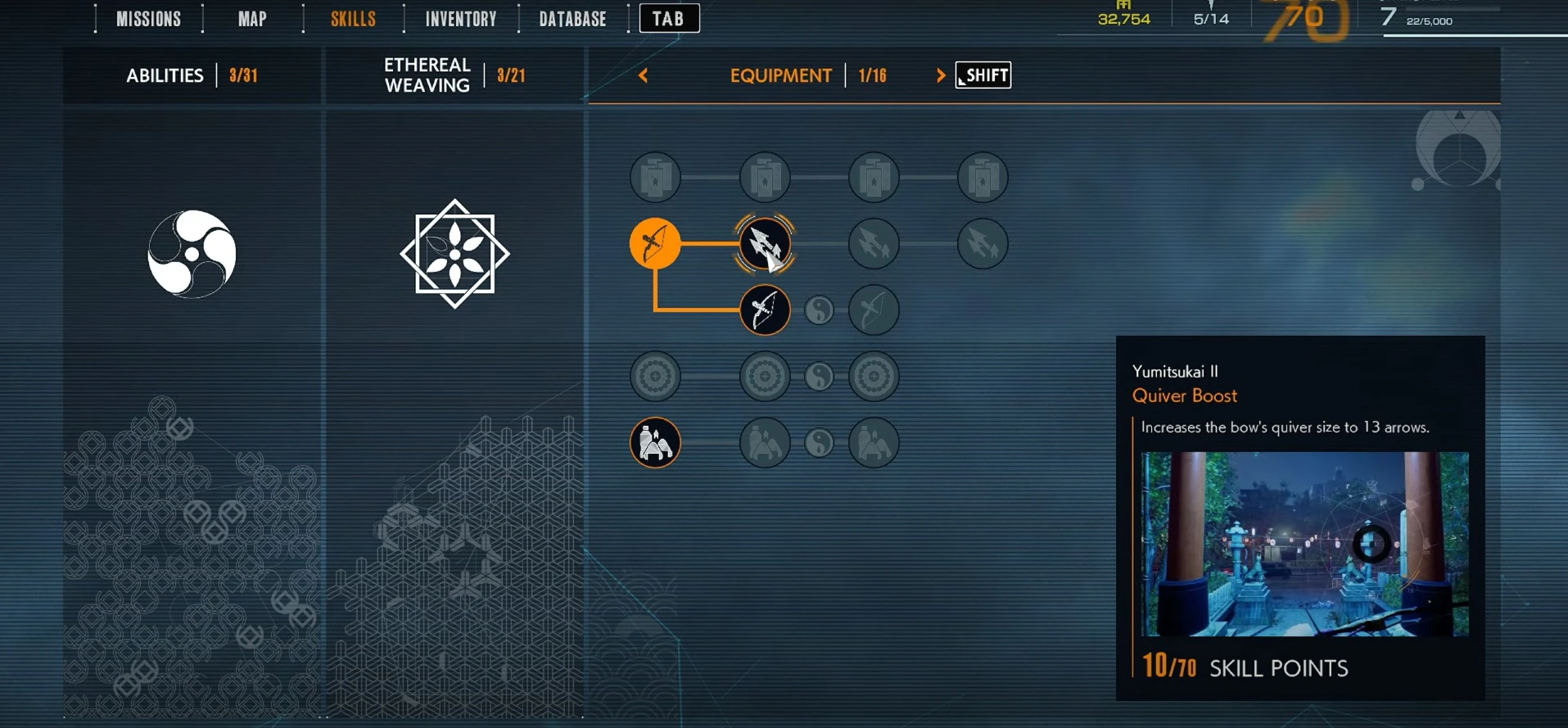Image resolution: width=1568 pixels, height=728 pixels.
Task: Open the prayer beads skill node
Action: click(655, 377)
